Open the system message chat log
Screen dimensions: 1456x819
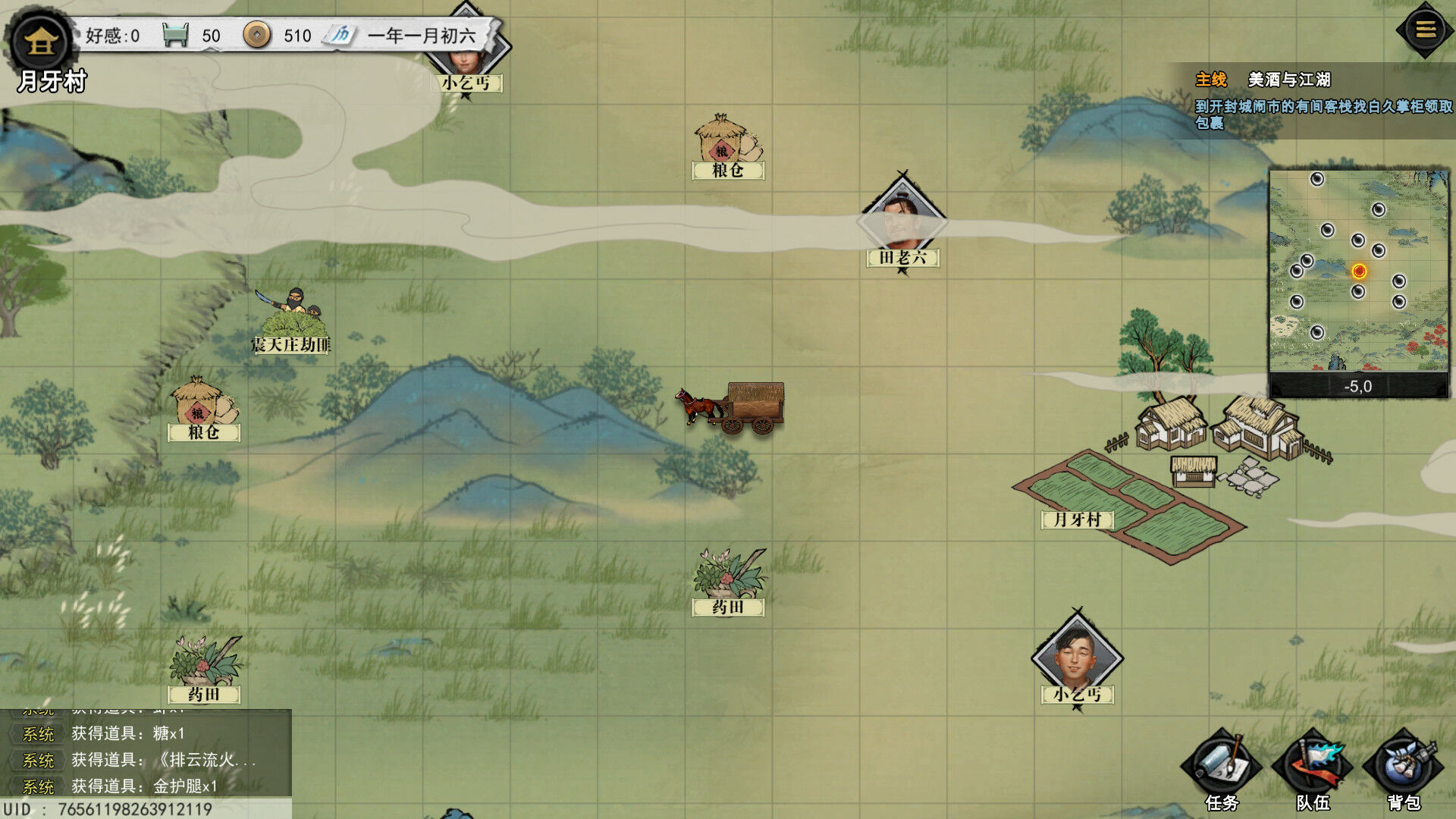click(146, 758)
